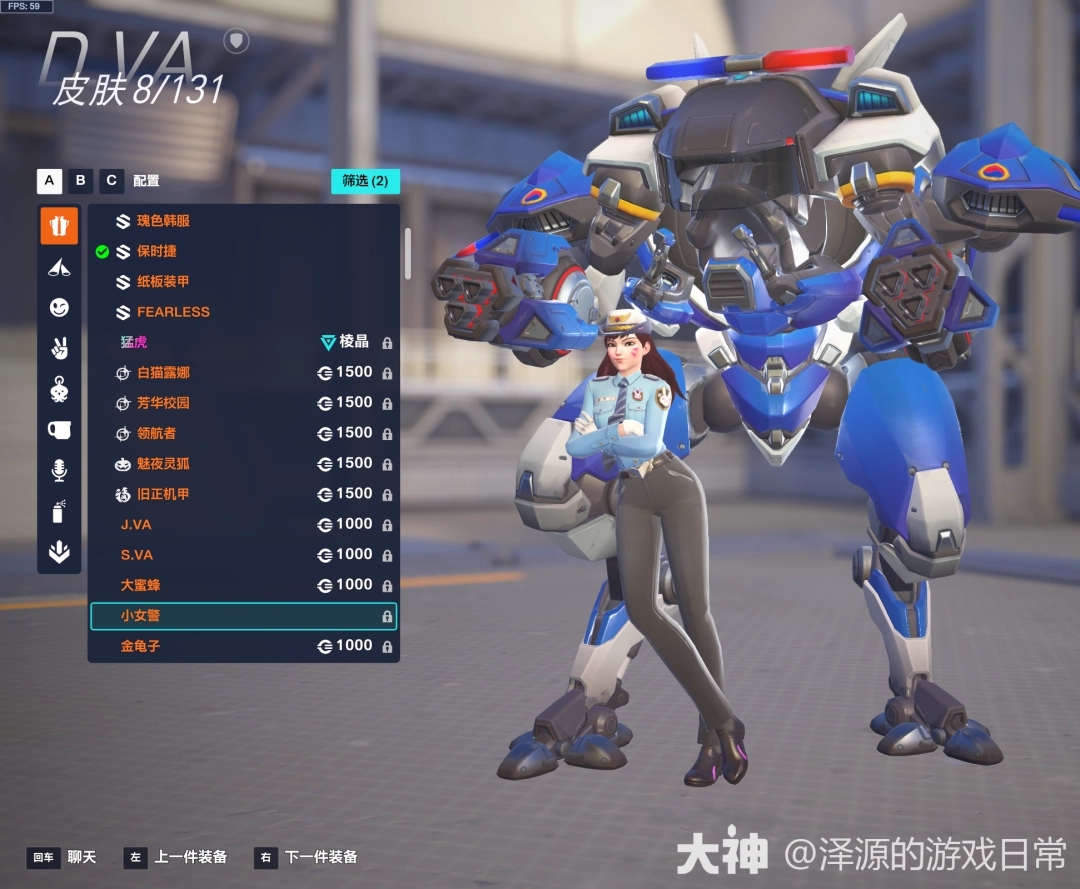Open the 筛选 (2) filter button
Image resolution: width=1080 pixels, height=889 pixels.
[365, 181]
